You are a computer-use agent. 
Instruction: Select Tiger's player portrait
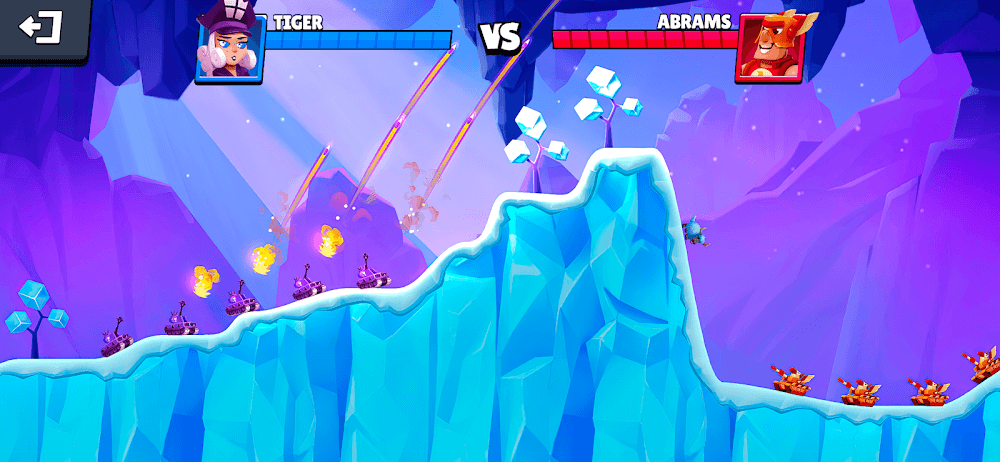230,44
